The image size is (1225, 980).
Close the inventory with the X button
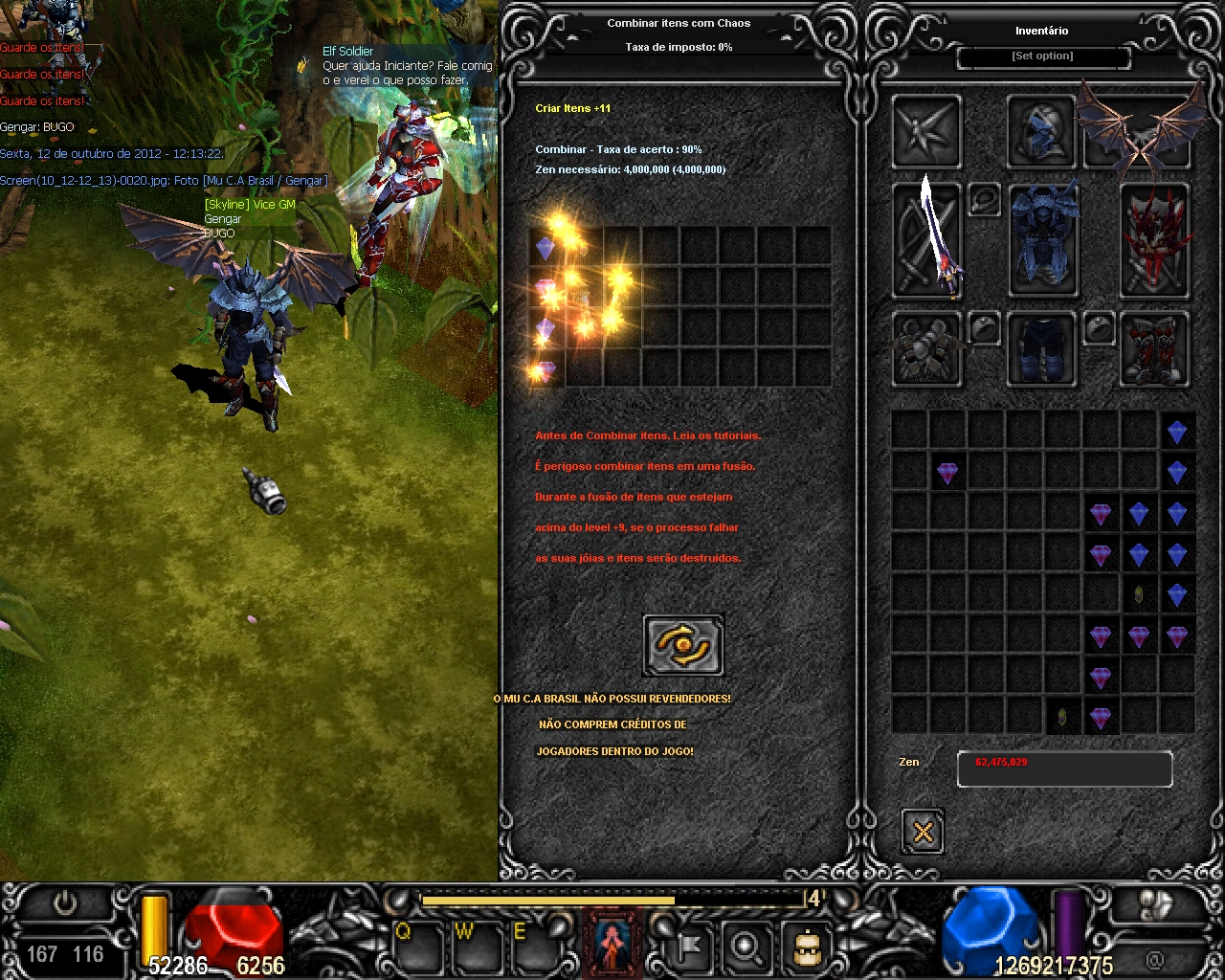[x=923, y=831]
